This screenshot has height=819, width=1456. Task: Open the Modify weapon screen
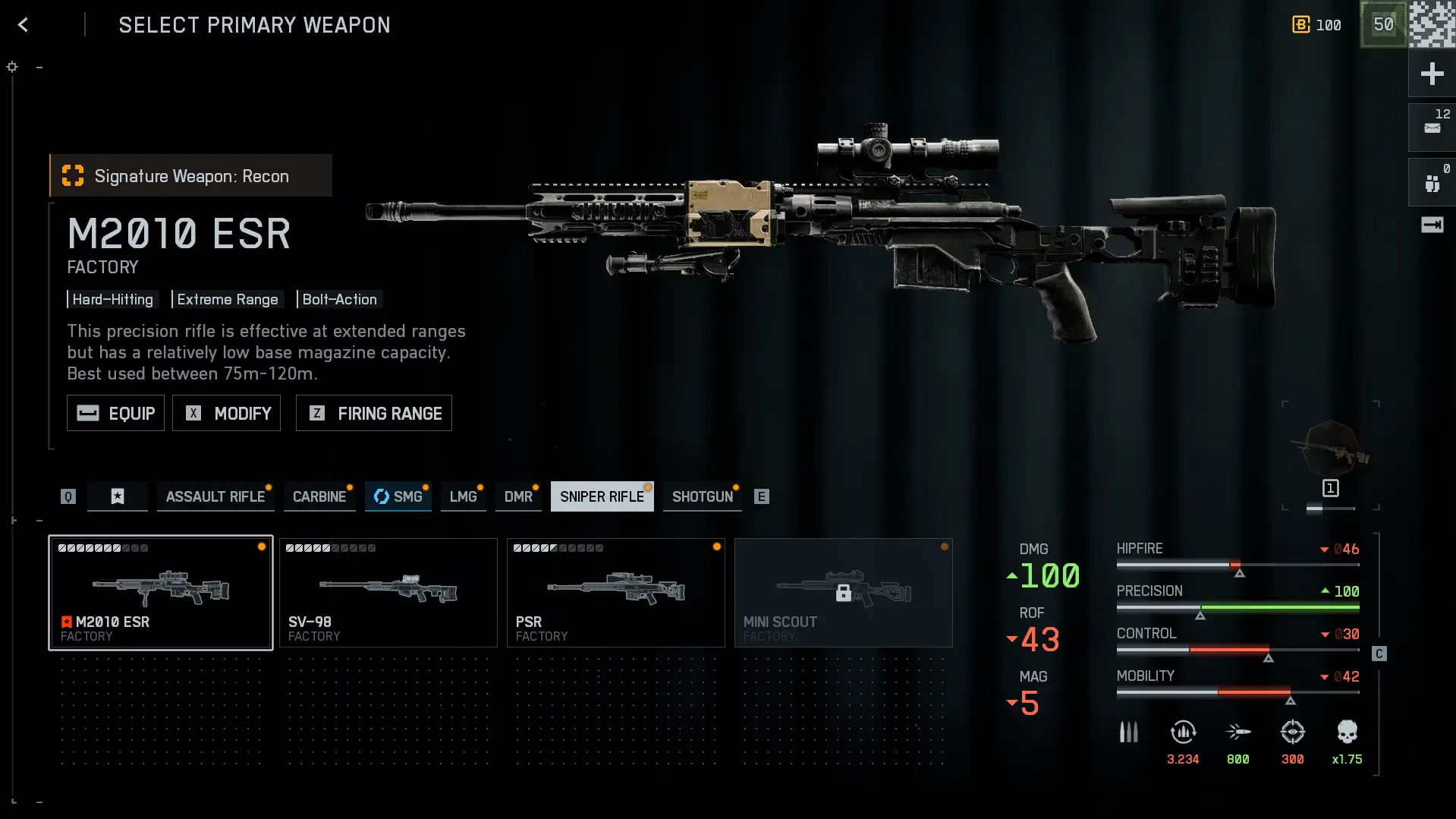pyautogui.click(x=226, y=413)
